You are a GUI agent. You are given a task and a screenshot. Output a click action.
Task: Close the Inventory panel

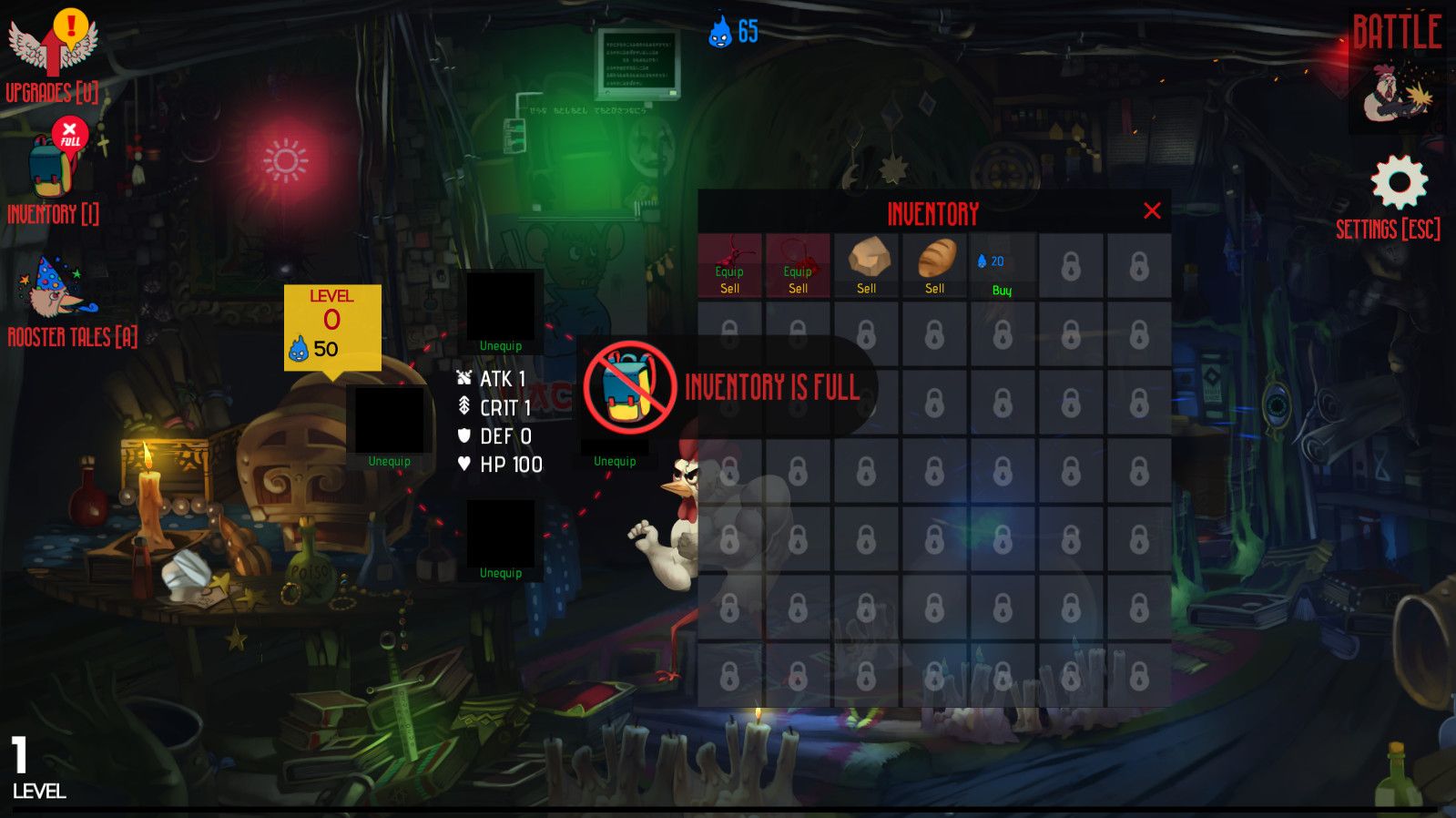(1152, 211)
